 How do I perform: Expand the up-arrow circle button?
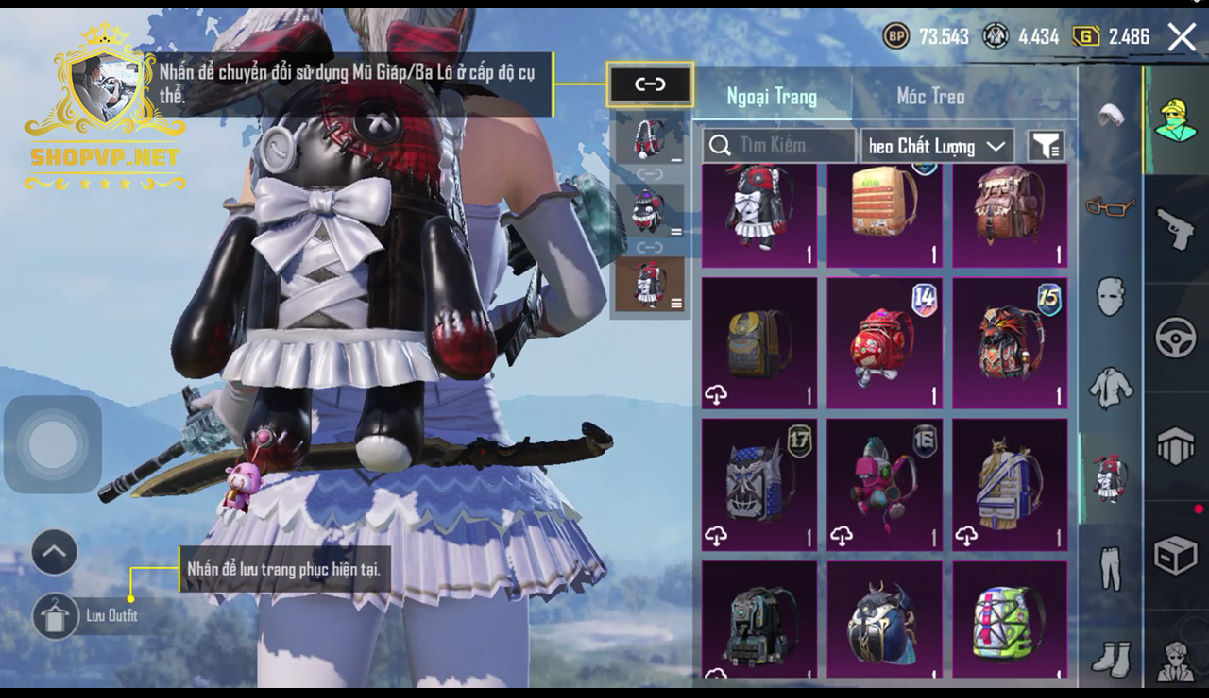click(54, 552)
